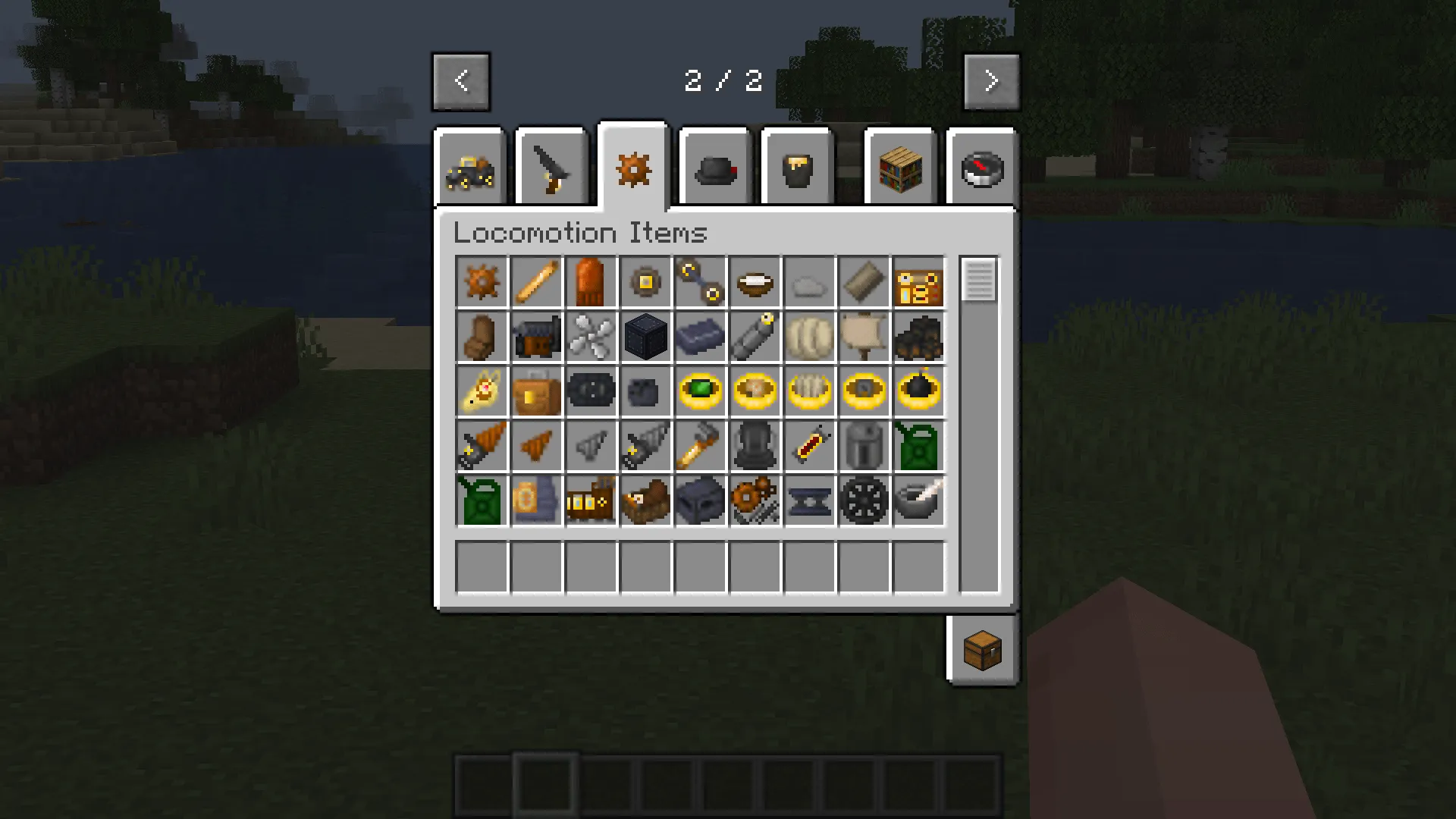1456x819 pixels.
Task: Grab the green jerry can
Action: (x=918, y=447)
